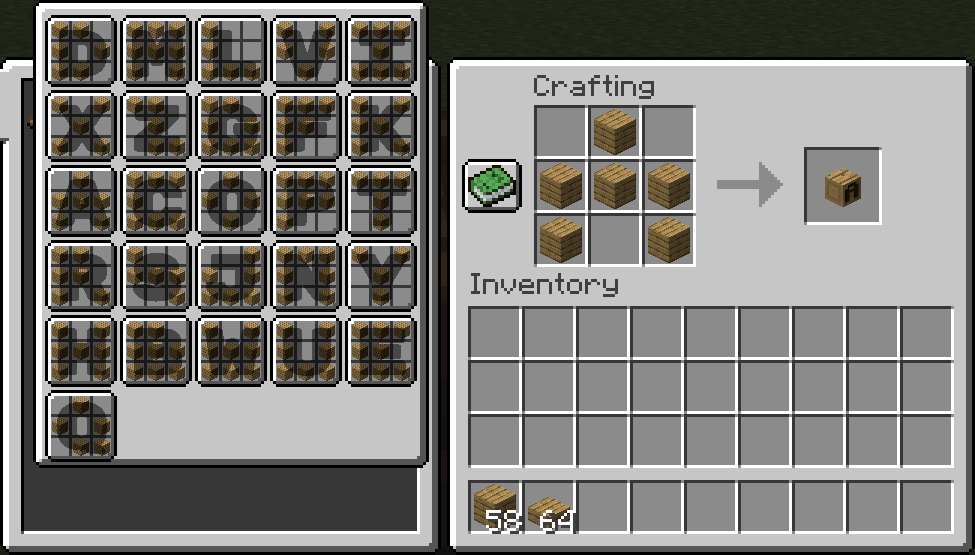
Task: Choose the letter R recipe
Action: [82, 276]
